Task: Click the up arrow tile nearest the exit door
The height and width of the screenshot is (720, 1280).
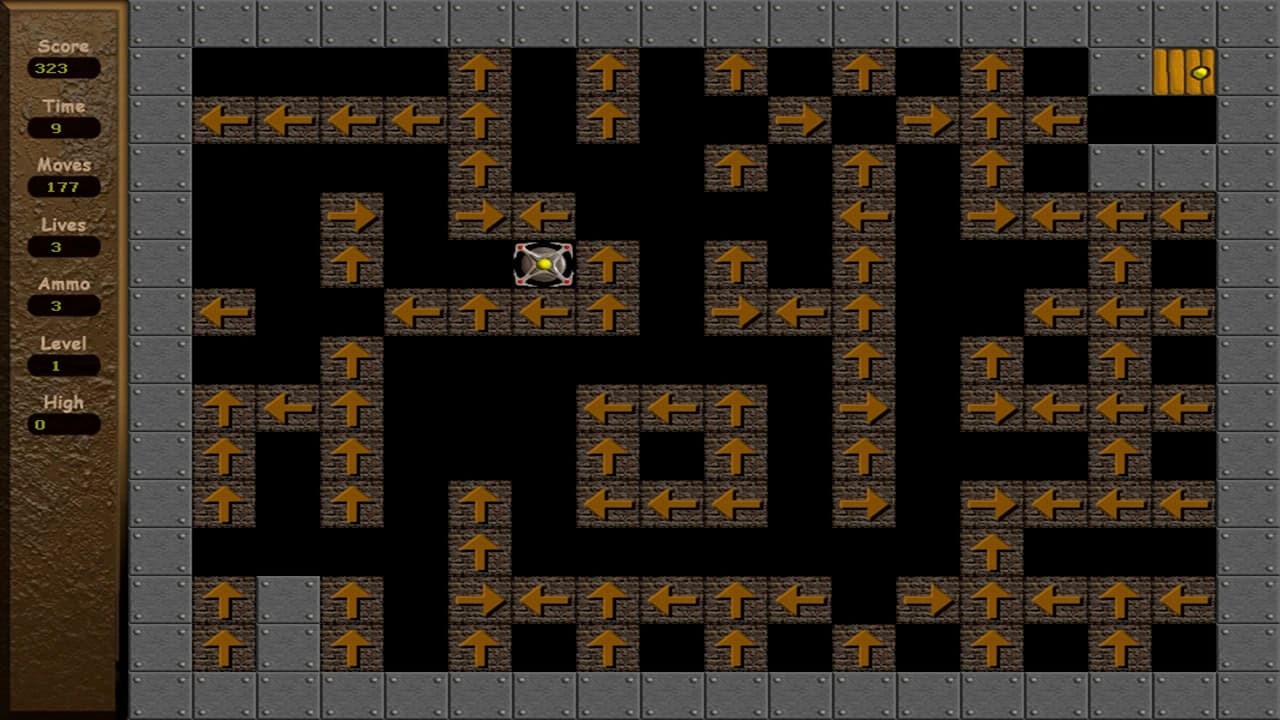Action: 993,72
